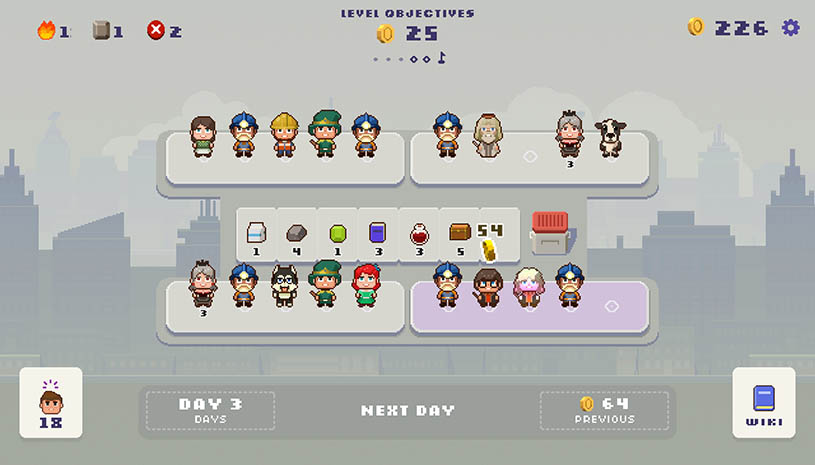Select the milk carton item slot

[255, 236]
